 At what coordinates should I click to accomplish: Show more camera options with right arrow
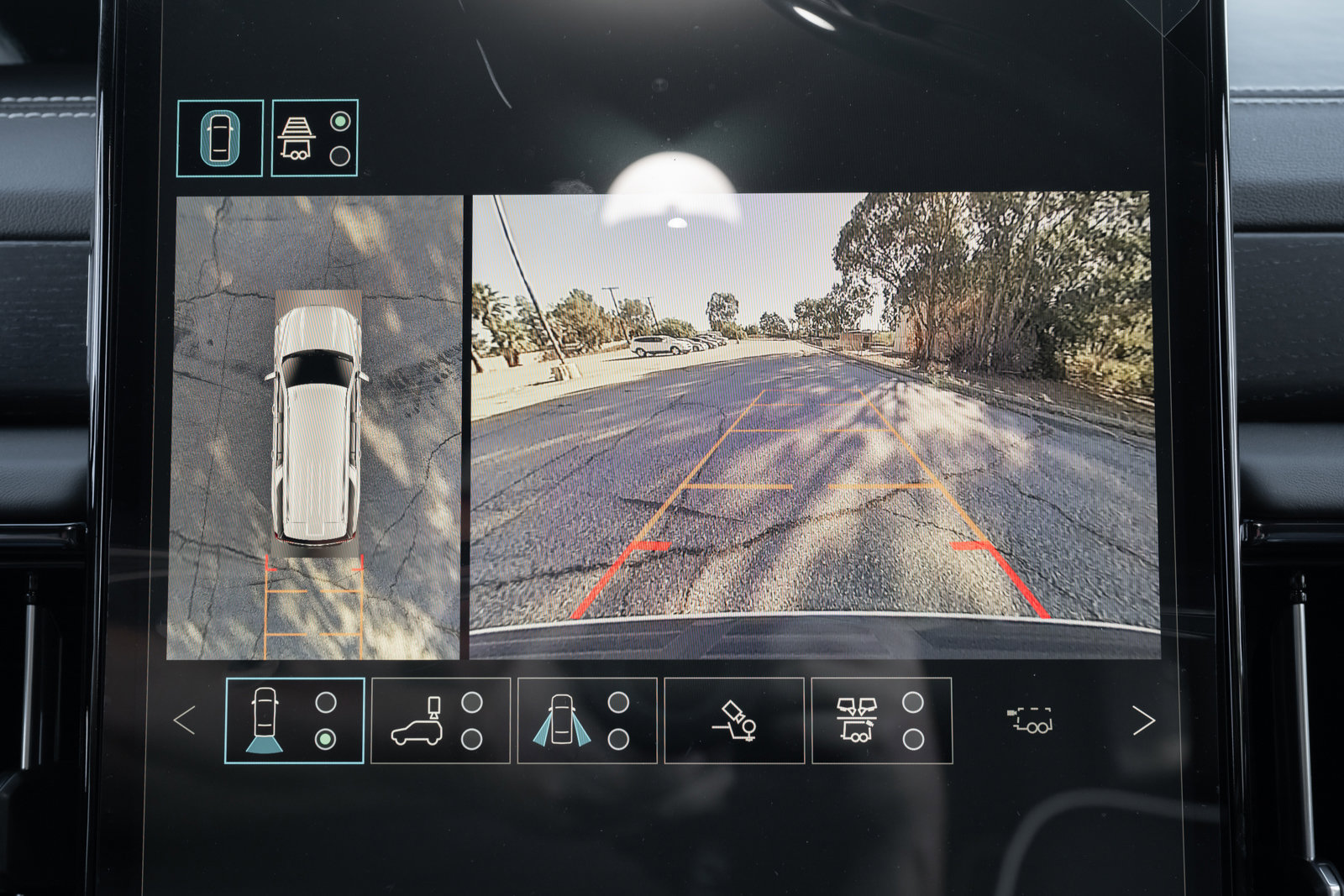tap(1142, 720)
